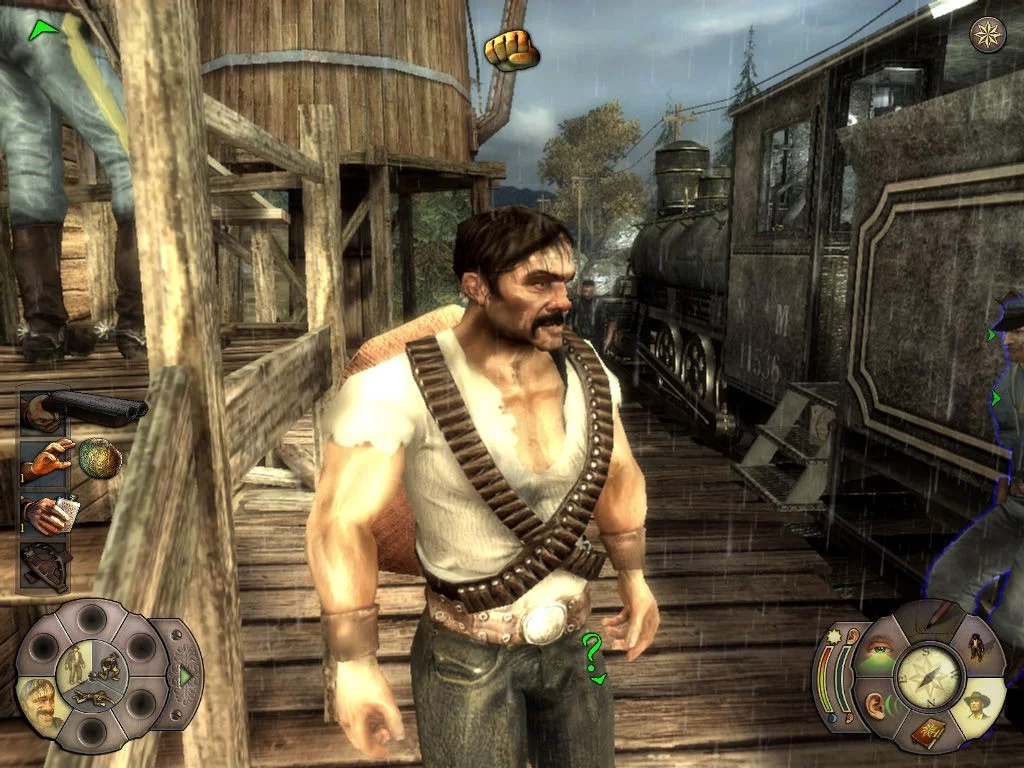
Task: Open the red journal book
Action: point(927,734)
